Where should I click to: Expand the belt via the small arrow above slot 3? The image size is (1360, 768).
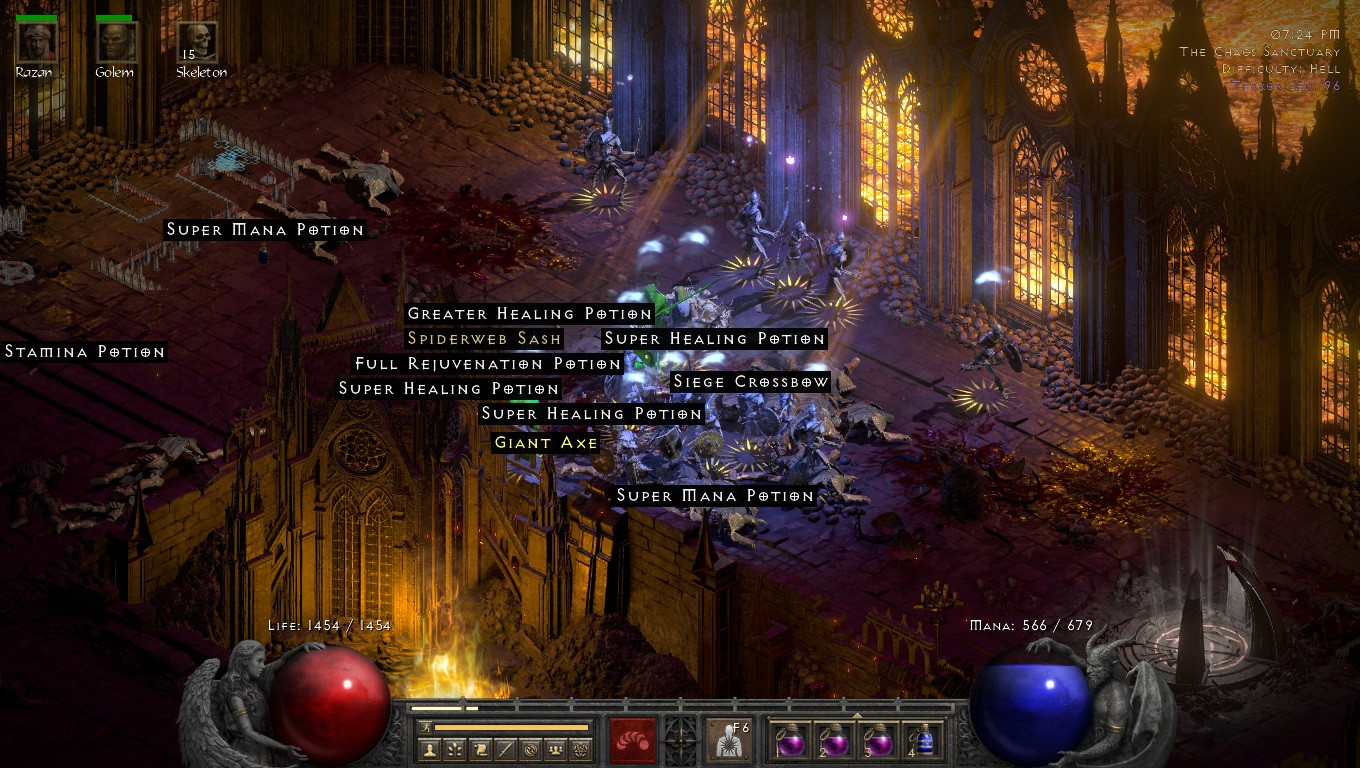tap(857, 715)
